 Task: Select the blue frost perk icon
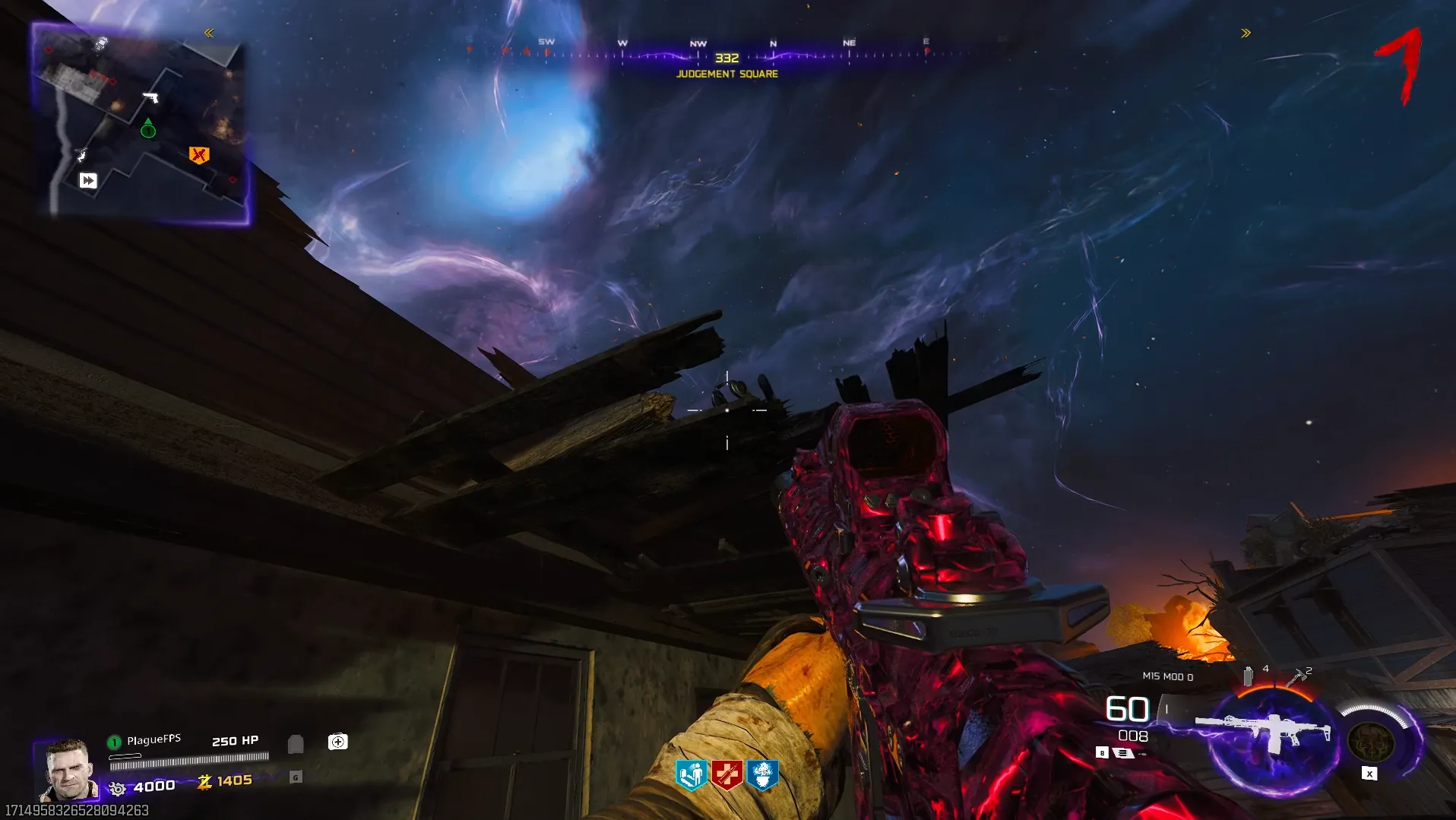pyautogui.click(x=763, y=775)
